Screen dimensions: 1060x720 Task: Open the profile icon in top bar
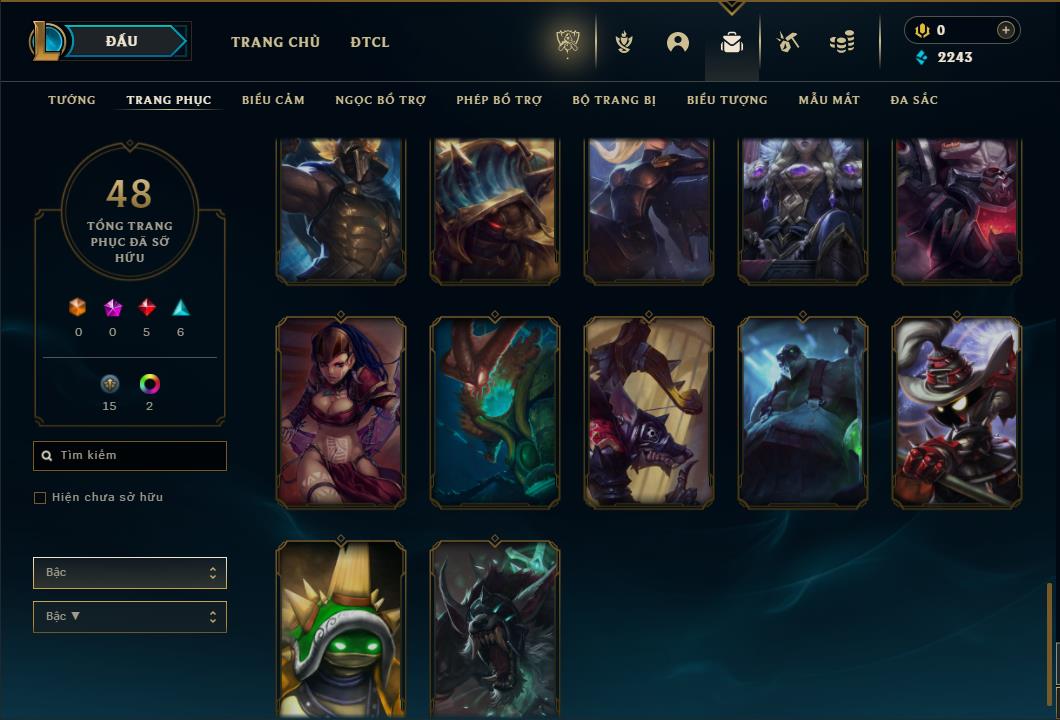coord(678,42)
